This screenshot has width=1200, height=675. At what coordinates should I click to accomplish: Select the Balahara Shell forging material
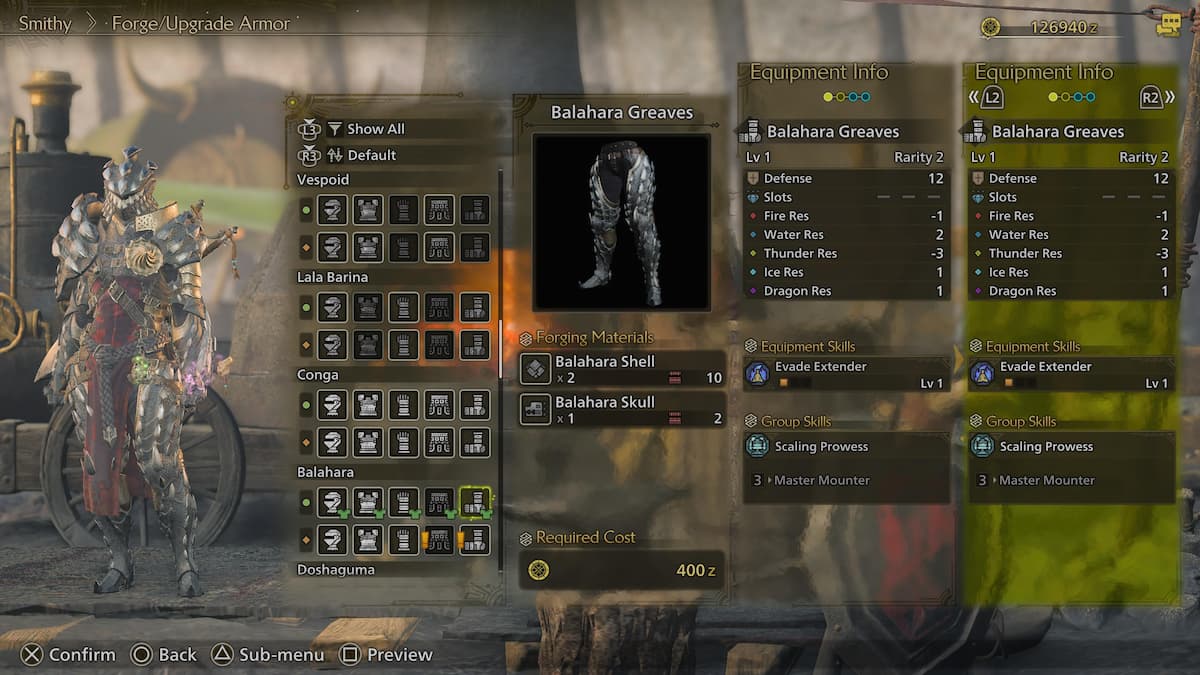(x=622, y=368)
